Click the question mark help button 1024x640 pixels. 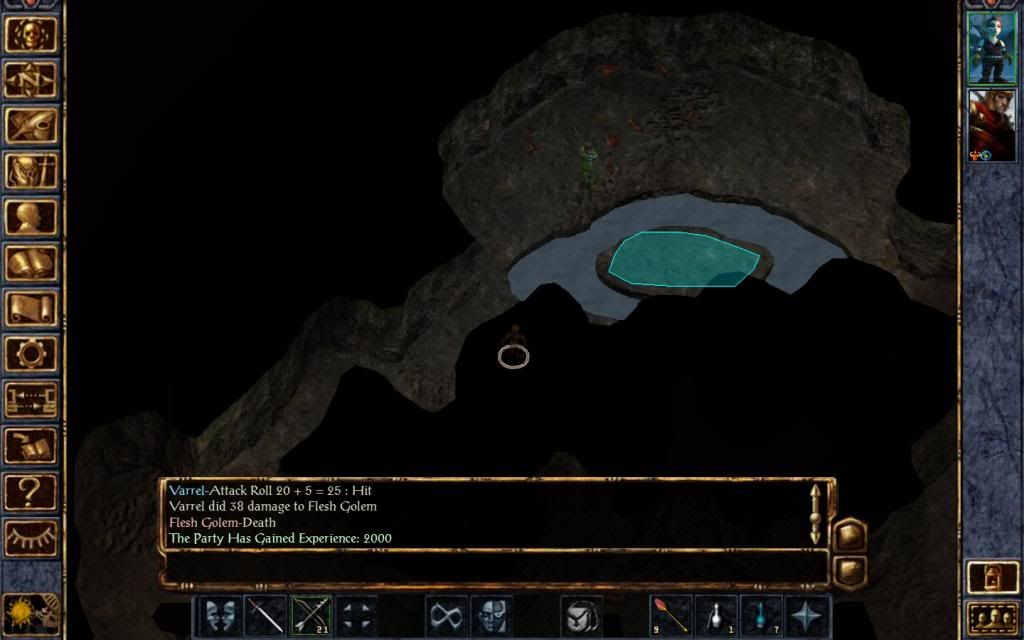point(30,491)
